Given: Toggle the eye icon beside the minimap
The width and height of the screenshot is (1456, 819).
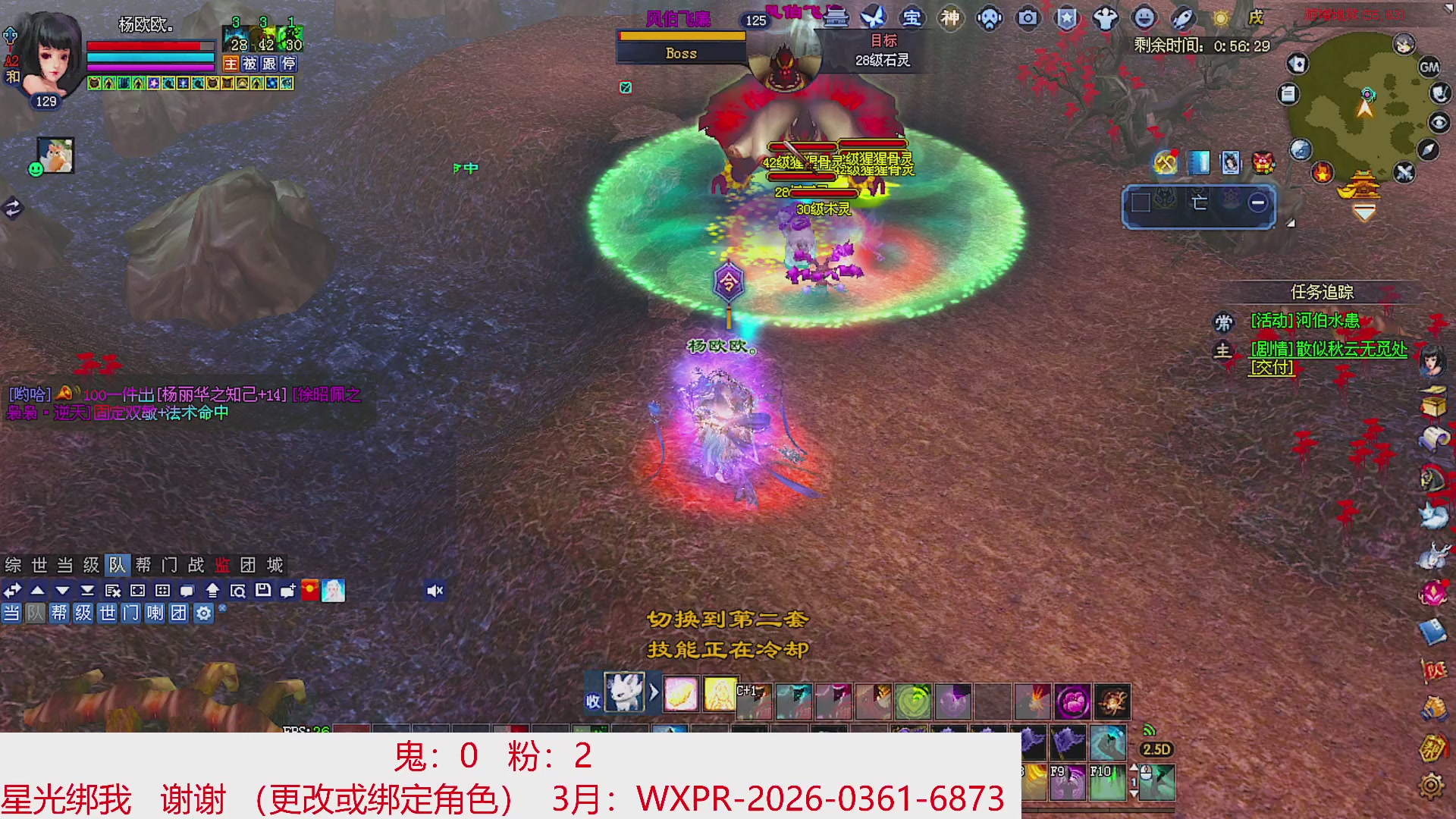Looking at the screenshot, I should pyautogui.click(x=1439, y=124).
